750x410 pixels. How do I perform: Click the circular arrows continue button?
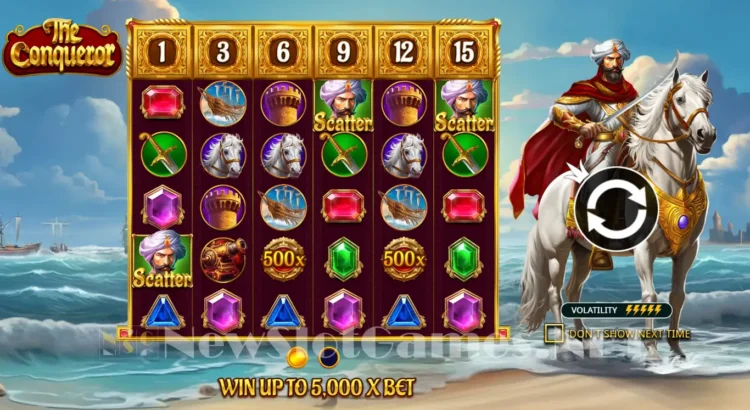(x=615, y=209)
